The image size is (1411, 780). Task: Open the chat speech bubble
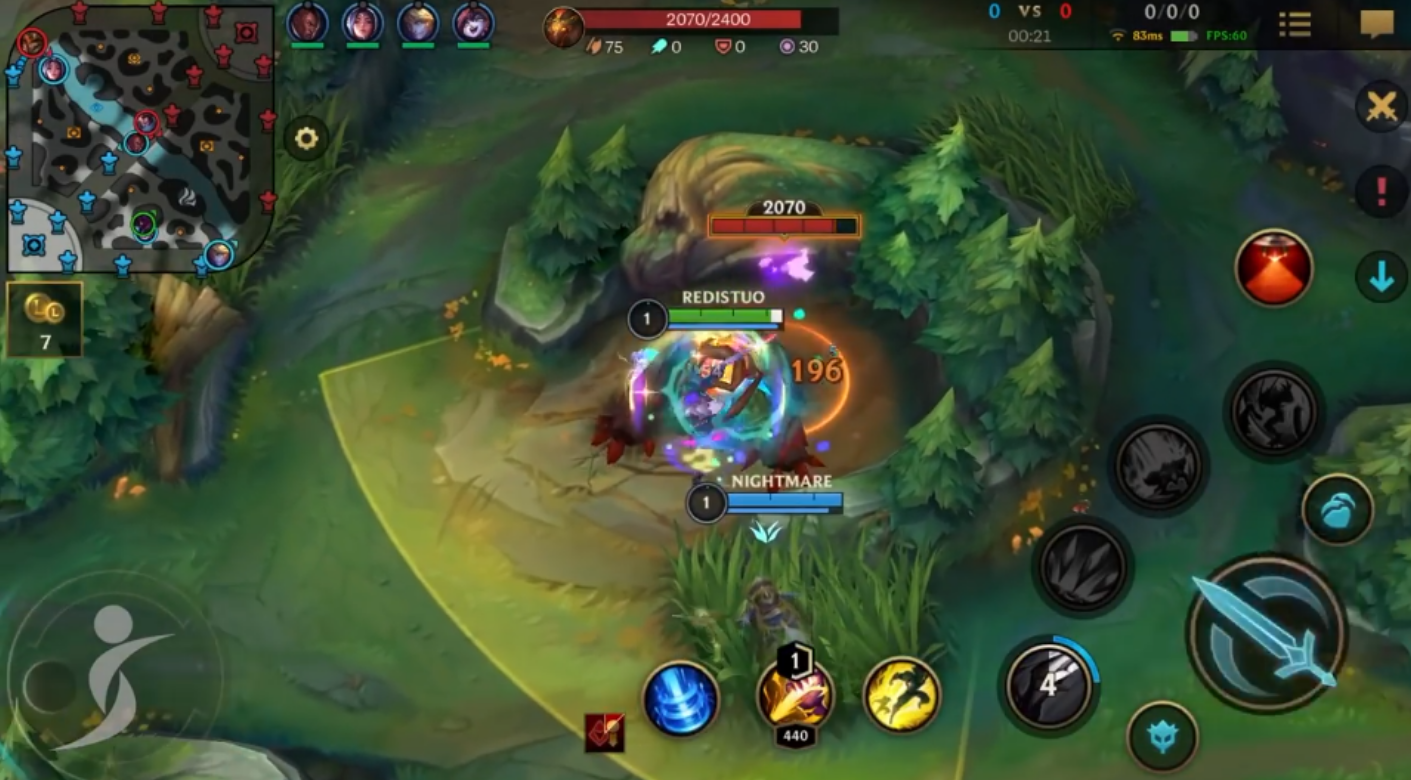(x=1377, y=24)
